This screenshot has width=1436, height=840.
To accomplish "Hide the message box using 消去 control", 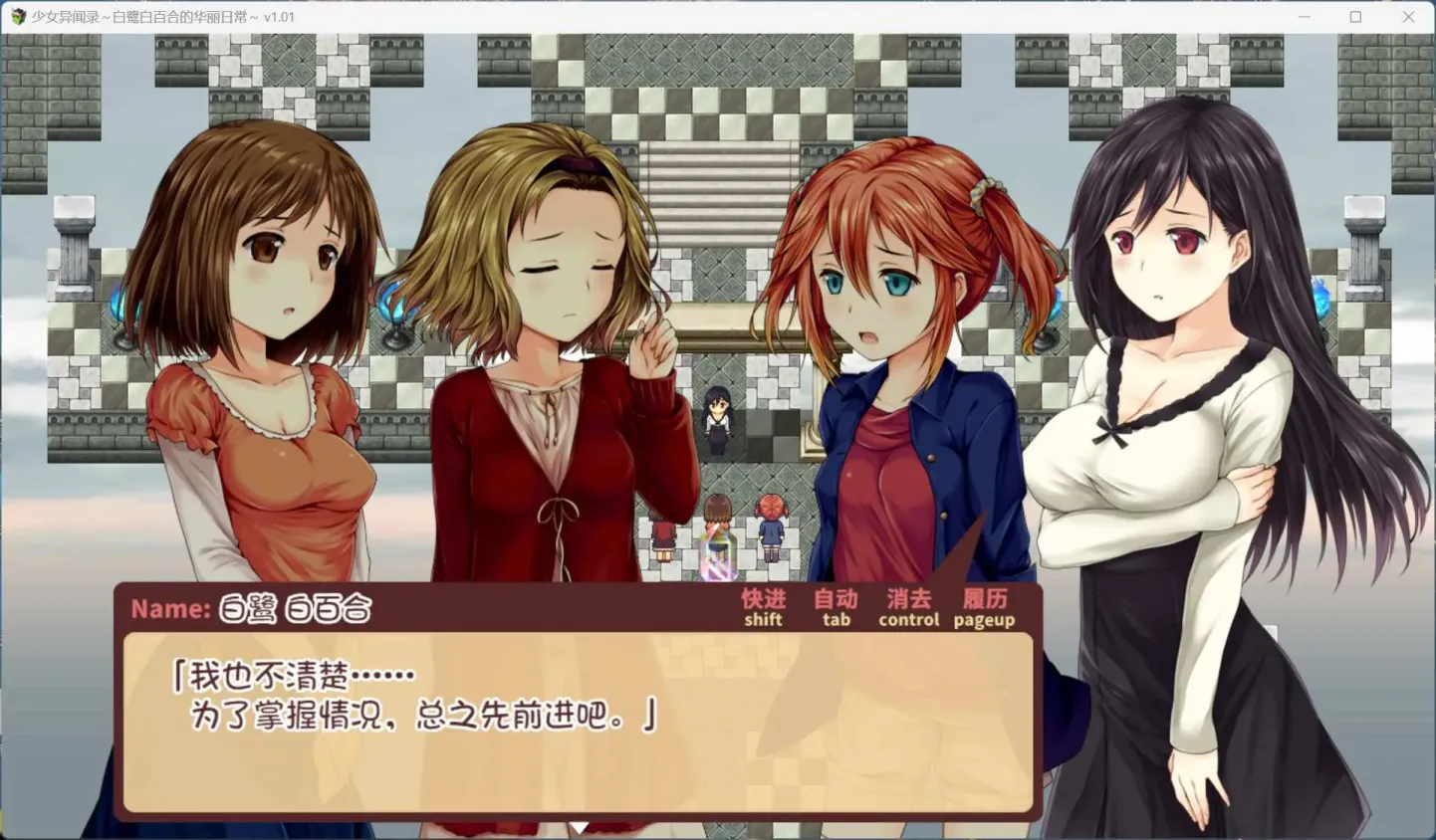I will point(907,607).
